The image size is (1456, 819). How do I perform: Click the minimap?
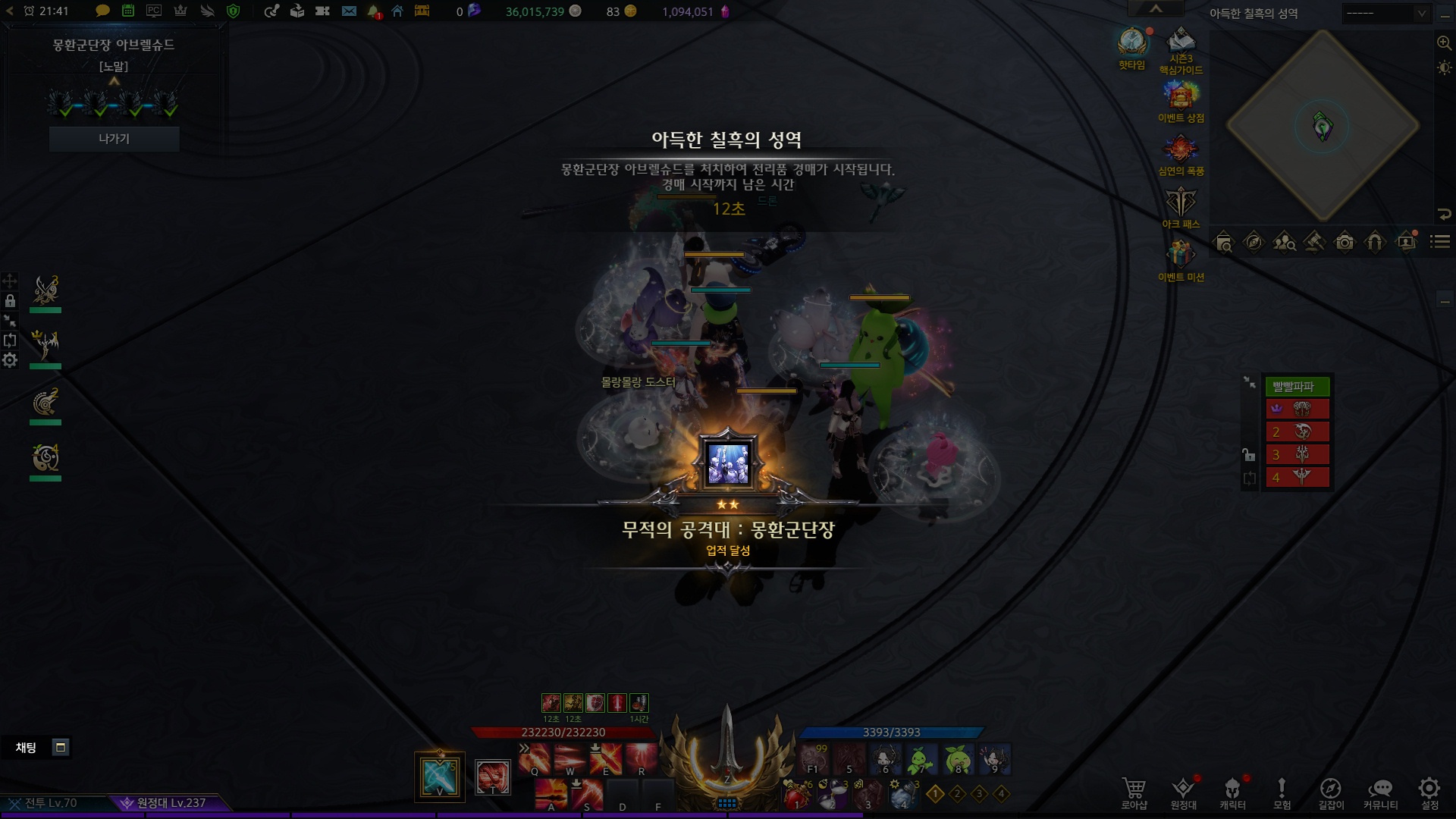1323,126
